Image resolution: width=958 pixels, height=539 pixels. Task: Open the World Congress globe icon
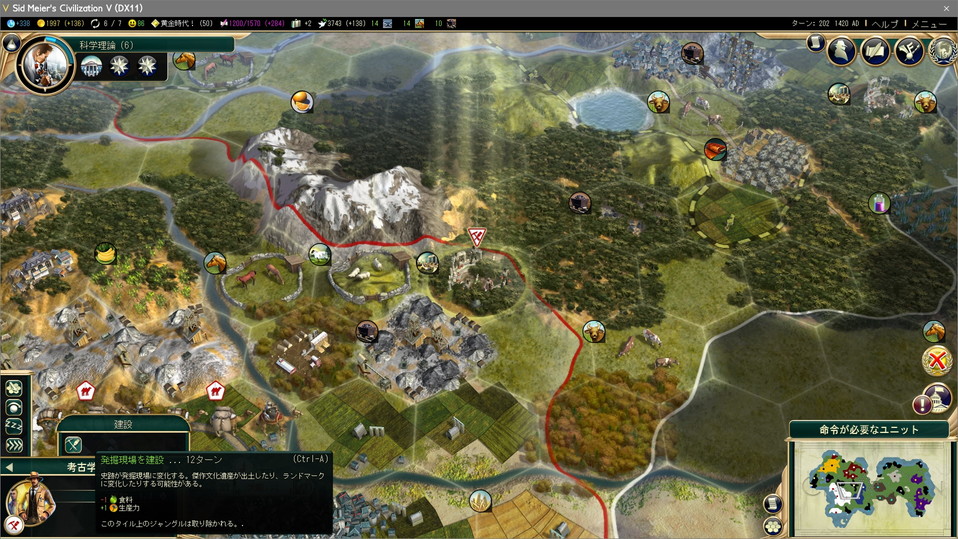click(x=942, y=50)
